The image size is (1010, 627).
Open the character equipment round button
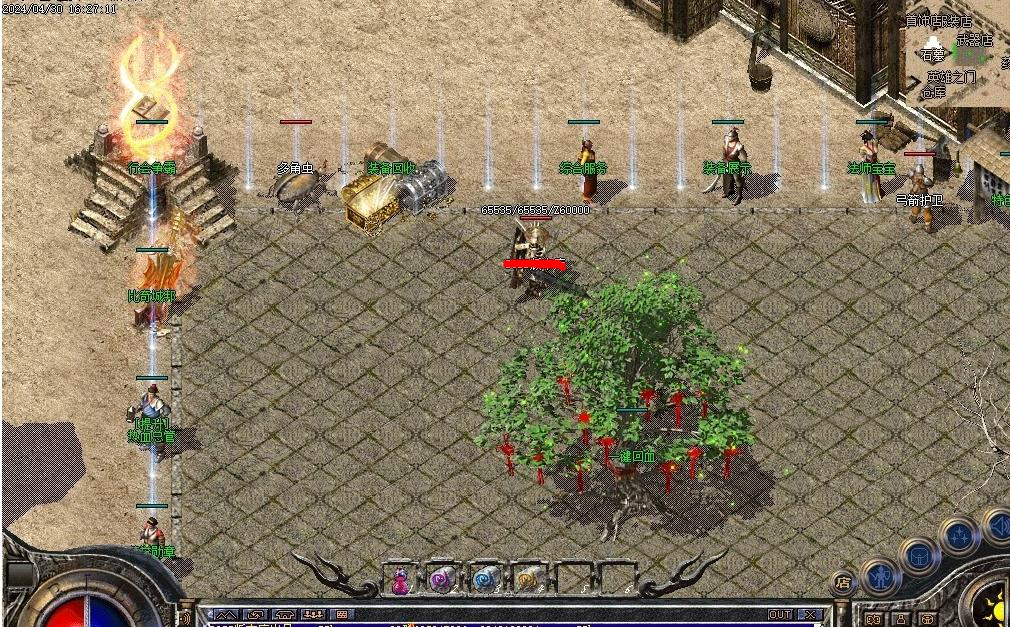point(880,575)
